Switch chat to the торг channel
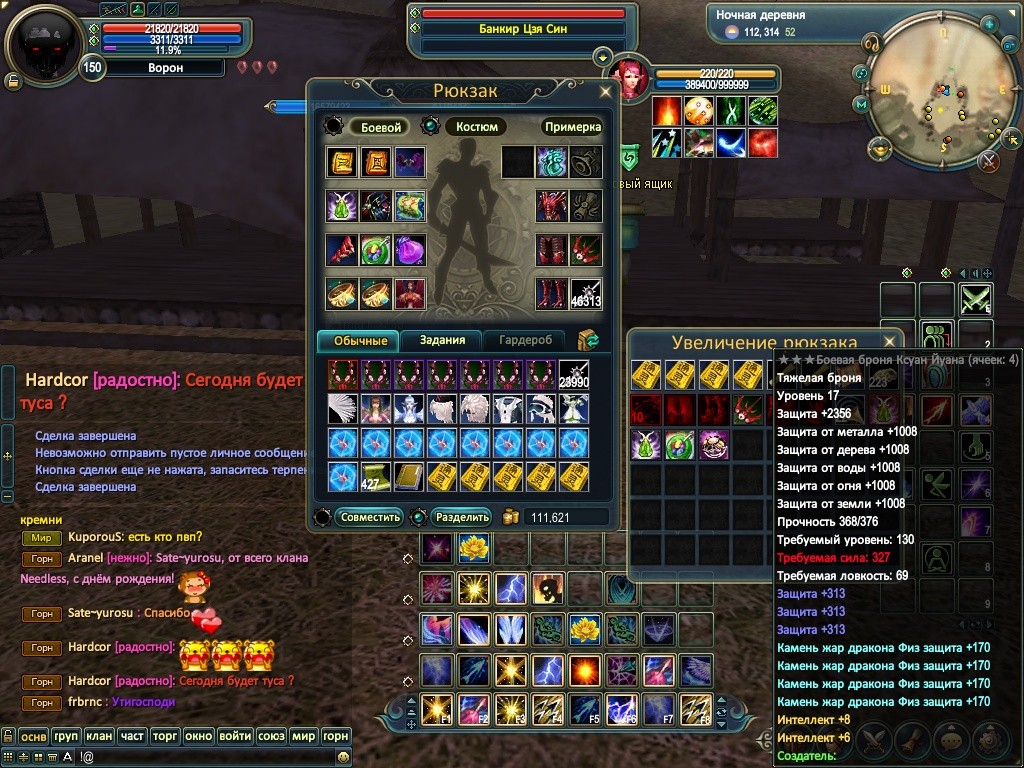The width and height of the screenshot is (1024, 768). point(165,736)
